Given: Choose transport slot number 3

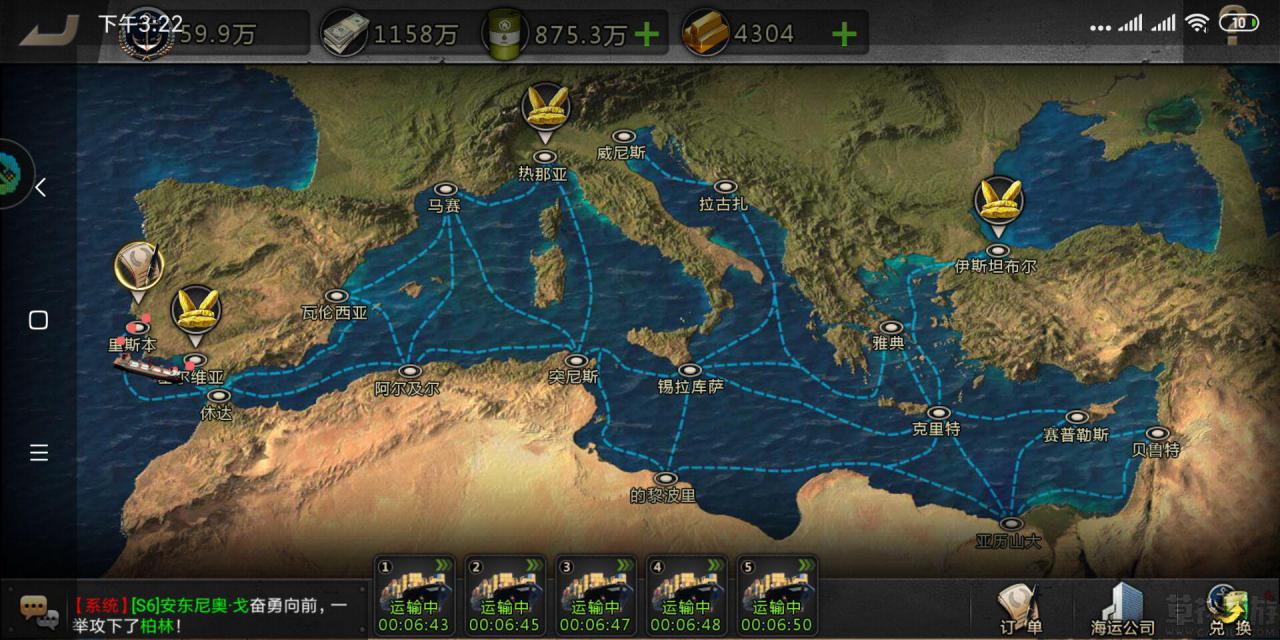Looking at the screenshot, I should [x=595, y=596].
